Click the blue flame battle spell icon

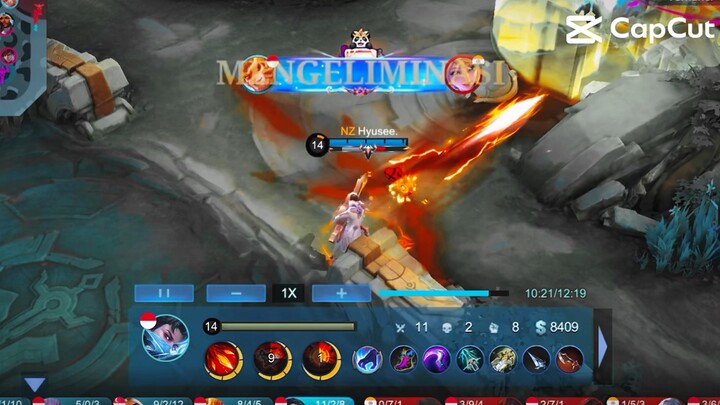tap(368, 360)
